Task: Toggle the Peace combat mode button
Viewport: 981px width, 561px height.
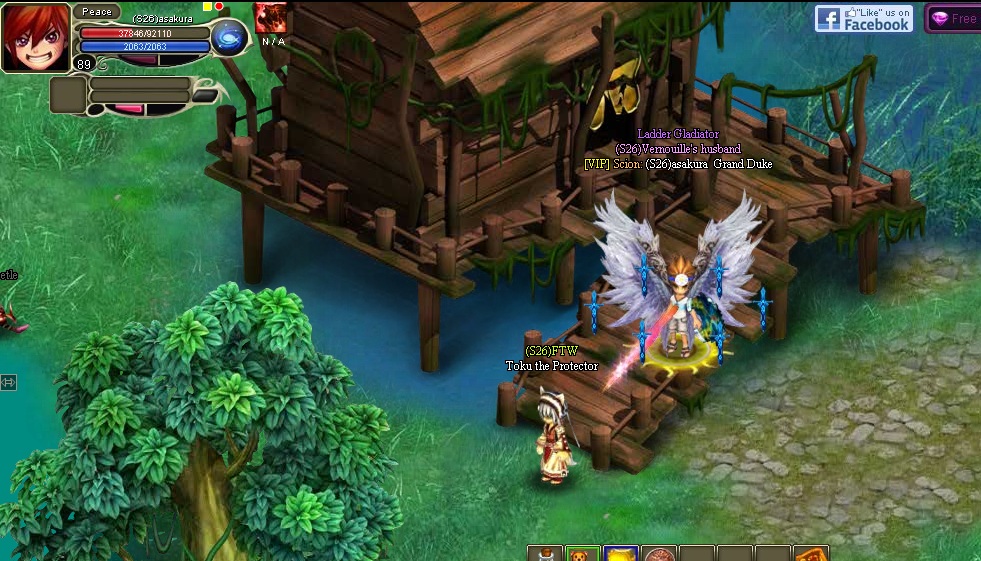Action: 97,12
